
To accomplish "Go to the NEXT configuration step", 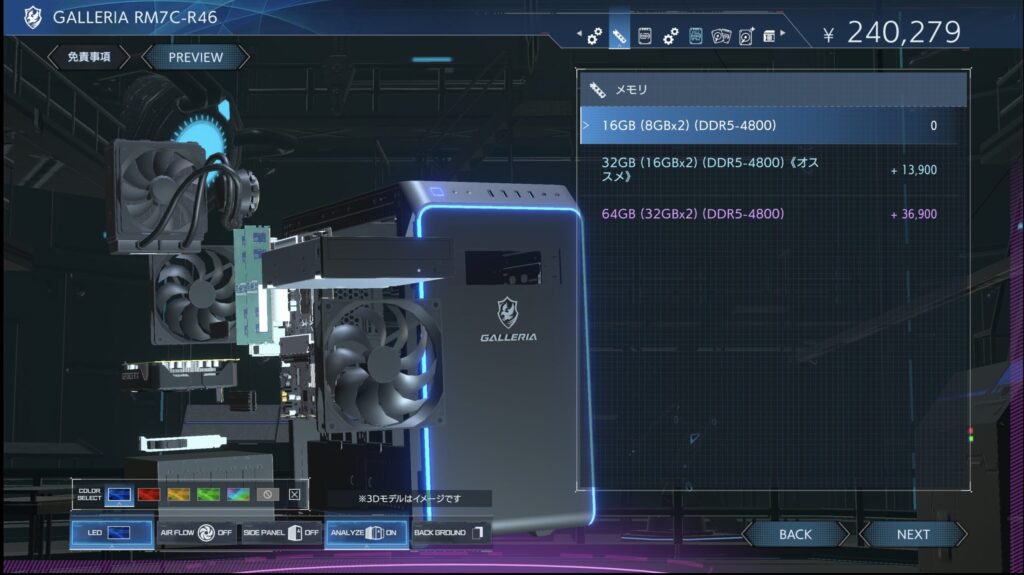I will pyautogui.click(x=912, y=534).
